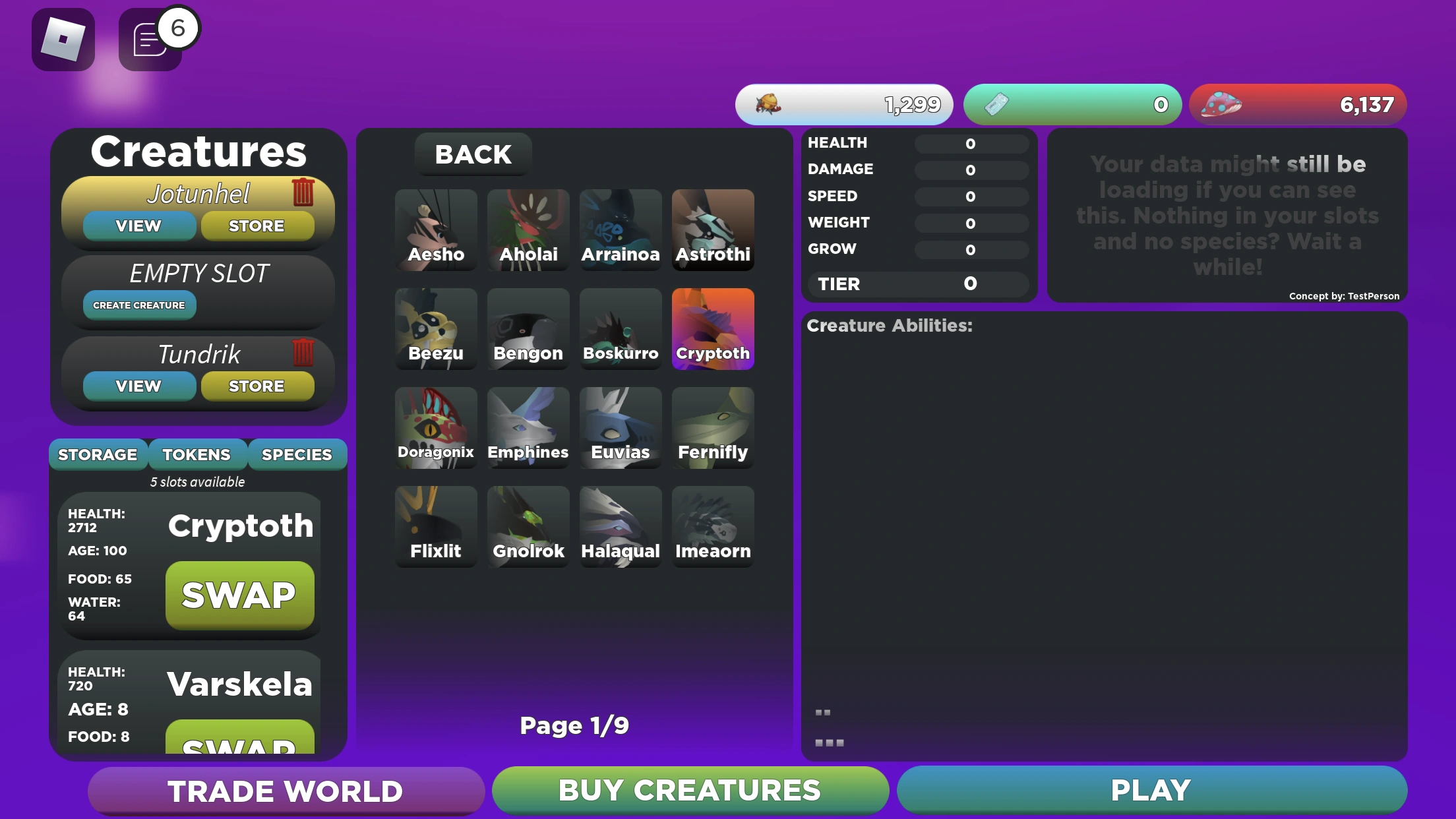Click the trash icon beside Jotunhel

click(x=304, y=192)
